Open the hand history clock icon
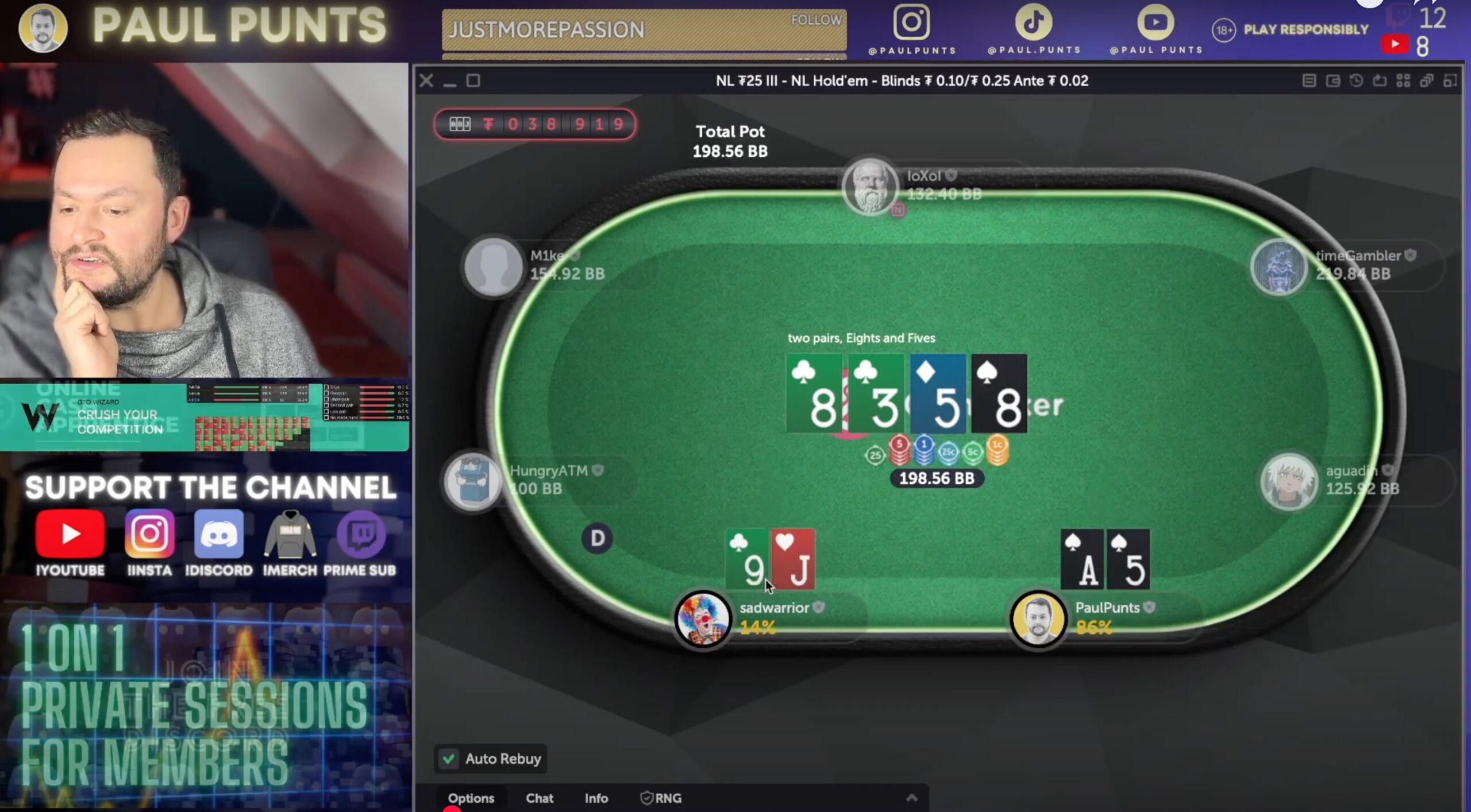 pyautogui.click(x=1356, y=81)
